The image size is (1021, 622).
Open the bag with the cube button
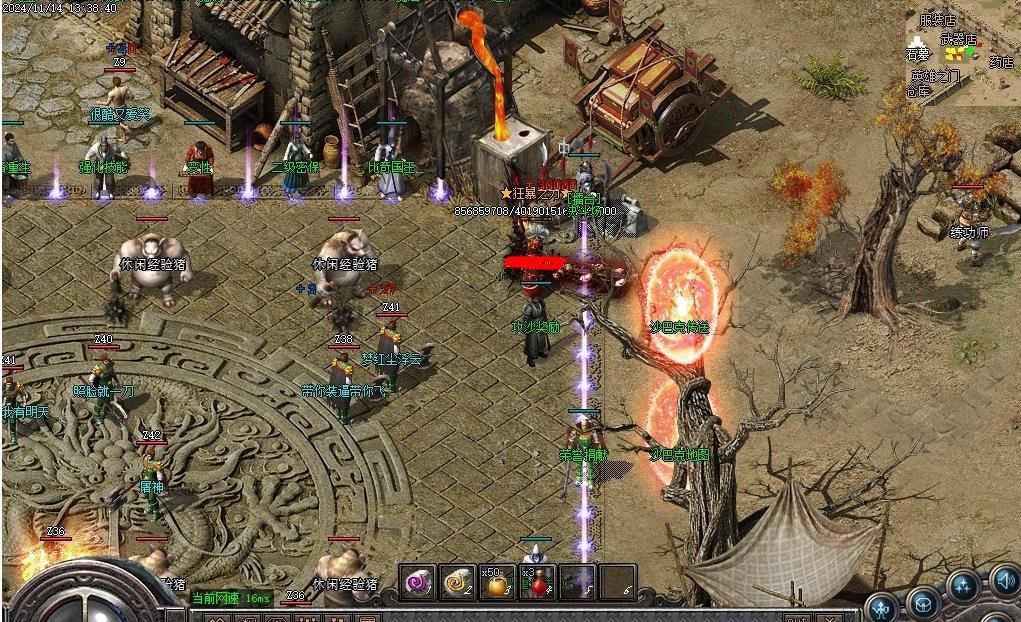(922, 603)
